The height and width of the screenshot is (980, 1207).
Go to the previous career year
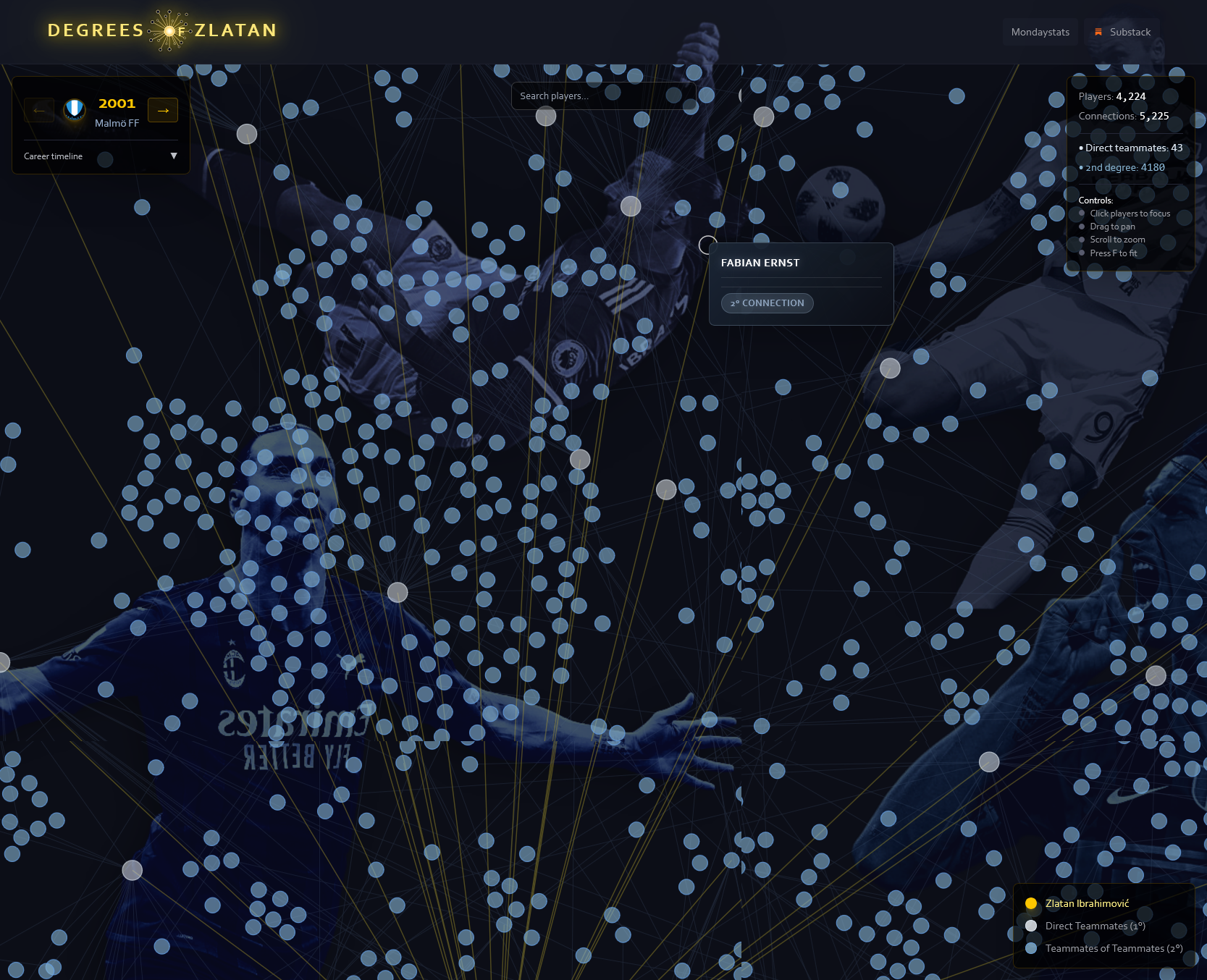[39, 110]
